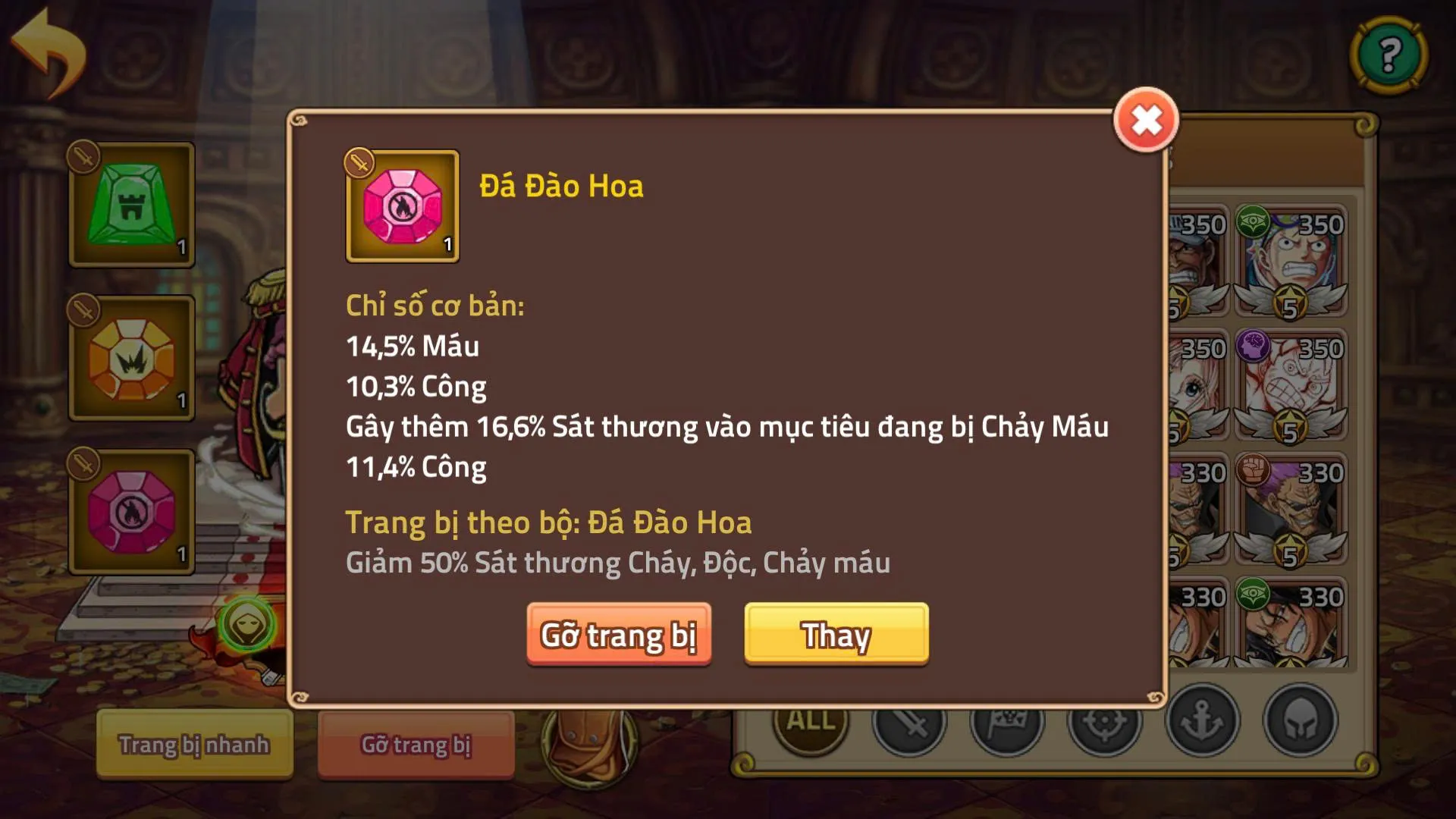Image resolution: width=1456 pixels, height=819 pixels.
Task: Click the bottom Gỡ trang bị option
Action: [416, 745]
